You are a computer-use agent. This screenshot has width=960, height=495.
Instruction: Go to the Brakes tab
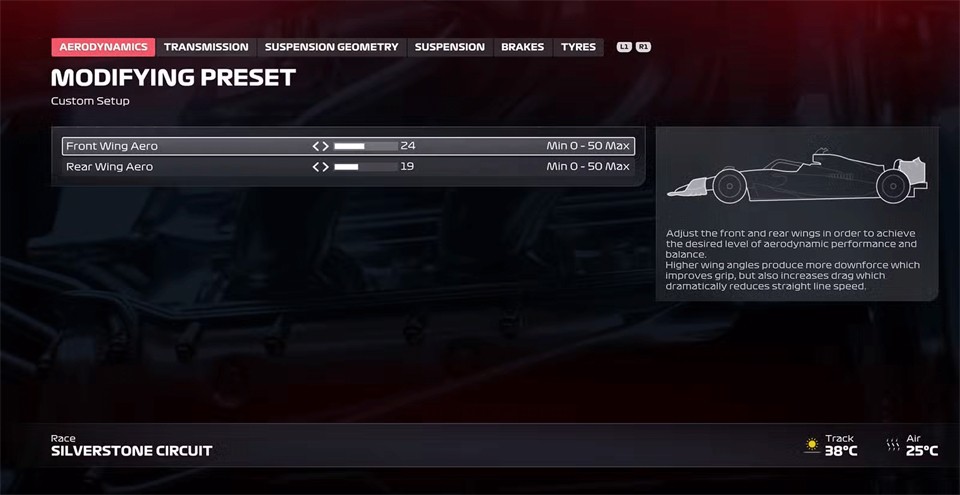[522, 47]
